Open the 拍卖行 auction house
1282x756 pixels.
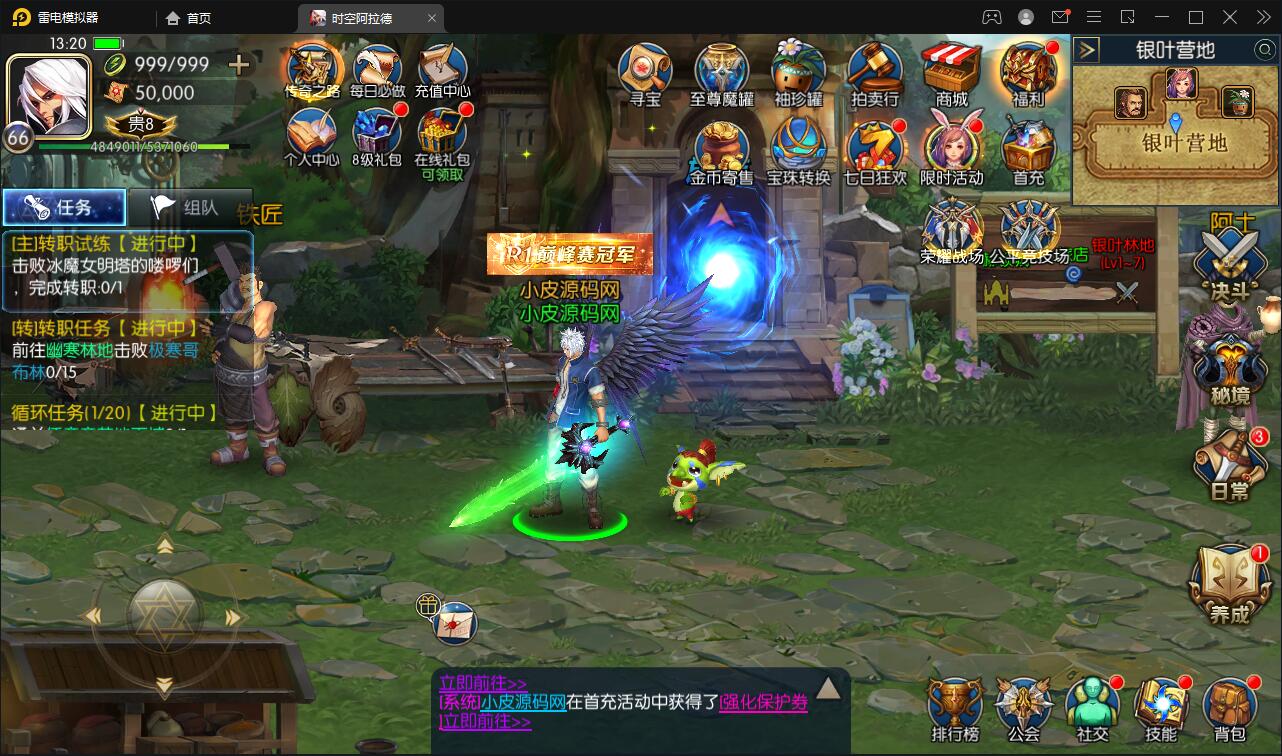[x=876, y=70]
